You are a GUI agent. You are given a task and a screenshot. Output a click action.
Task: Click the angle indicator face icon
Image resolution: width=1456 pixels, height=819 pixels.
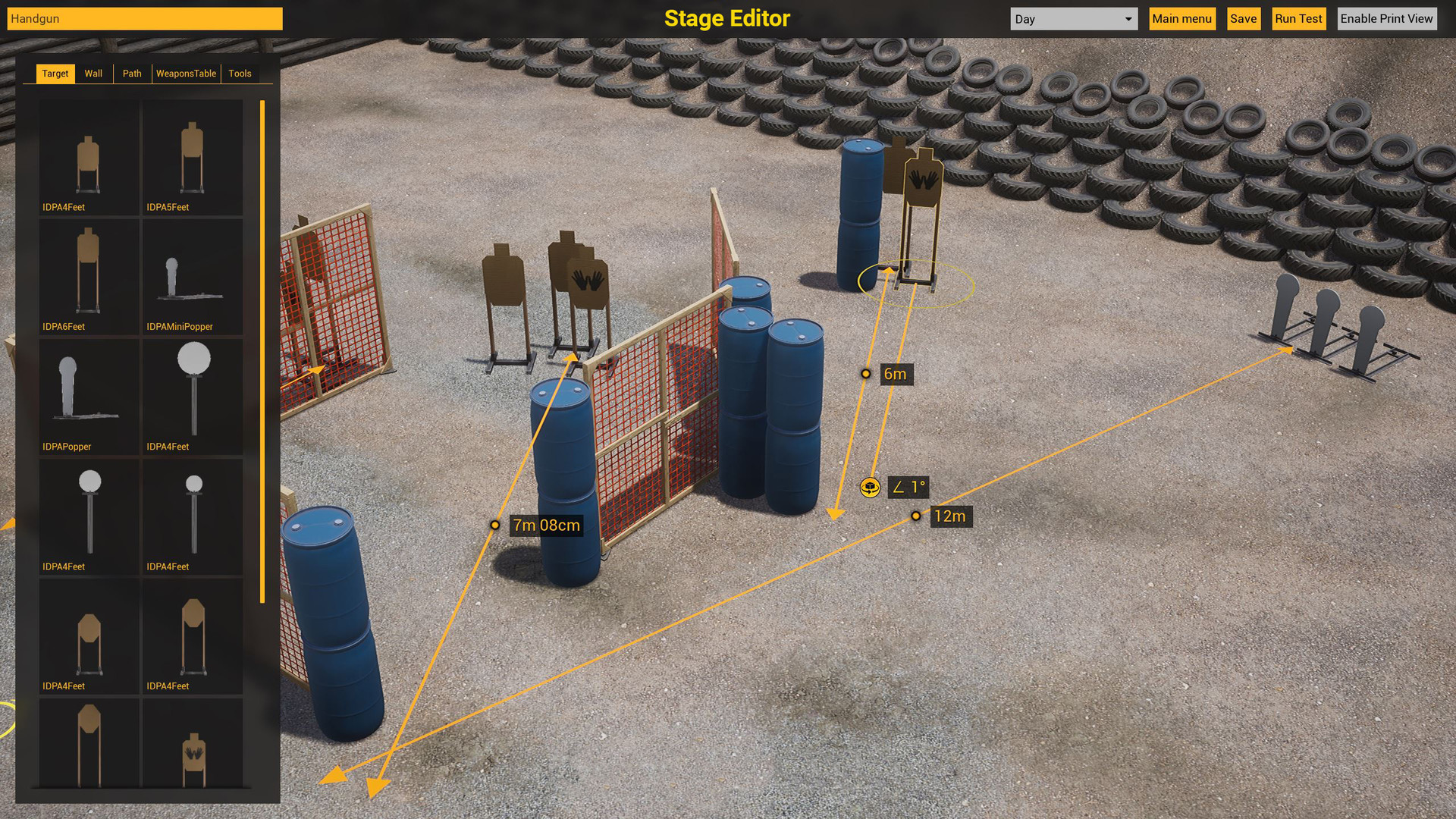tap(870, 488)
